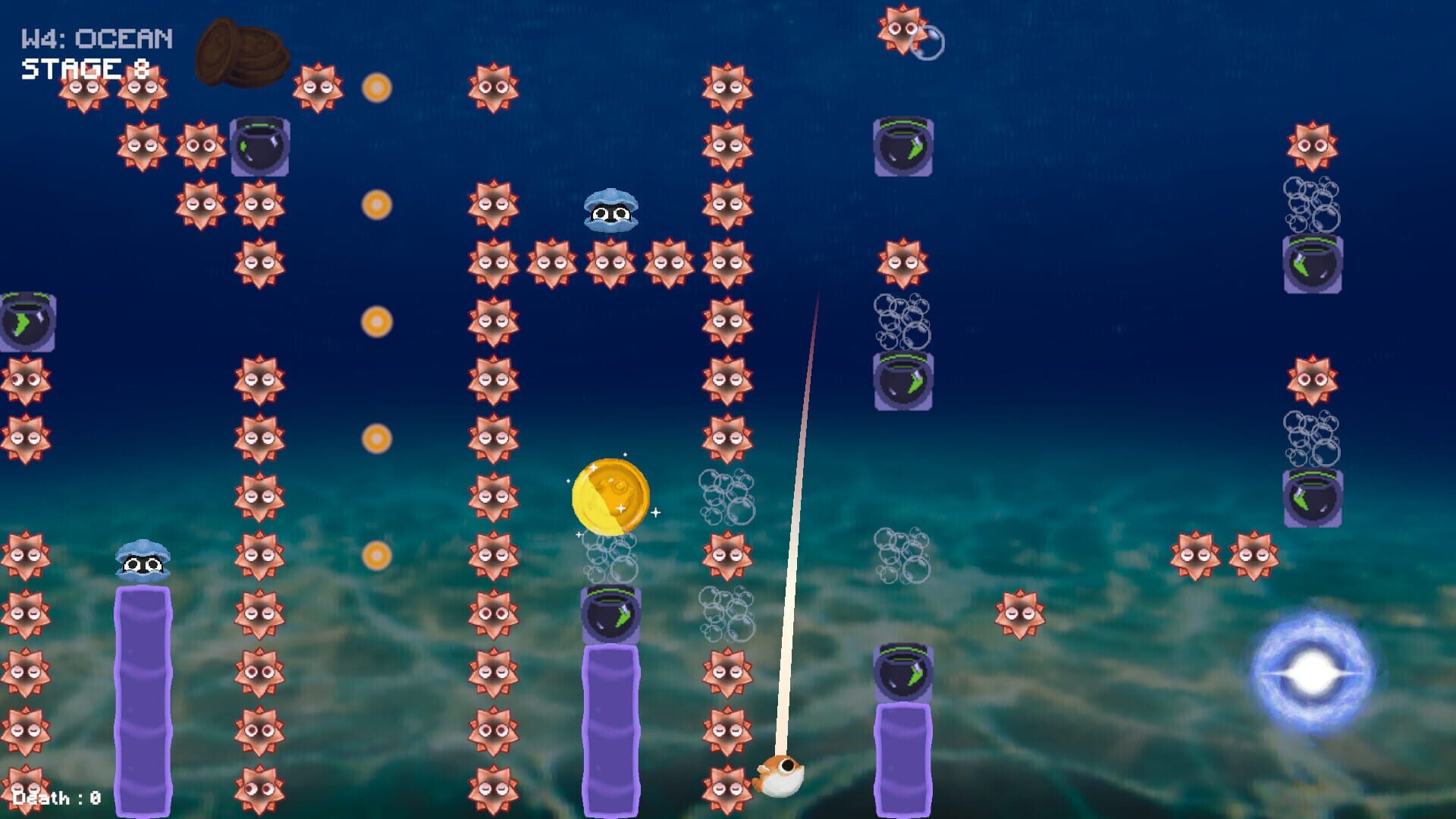Click the large golden coin collectible

click(x=611, y=493)
